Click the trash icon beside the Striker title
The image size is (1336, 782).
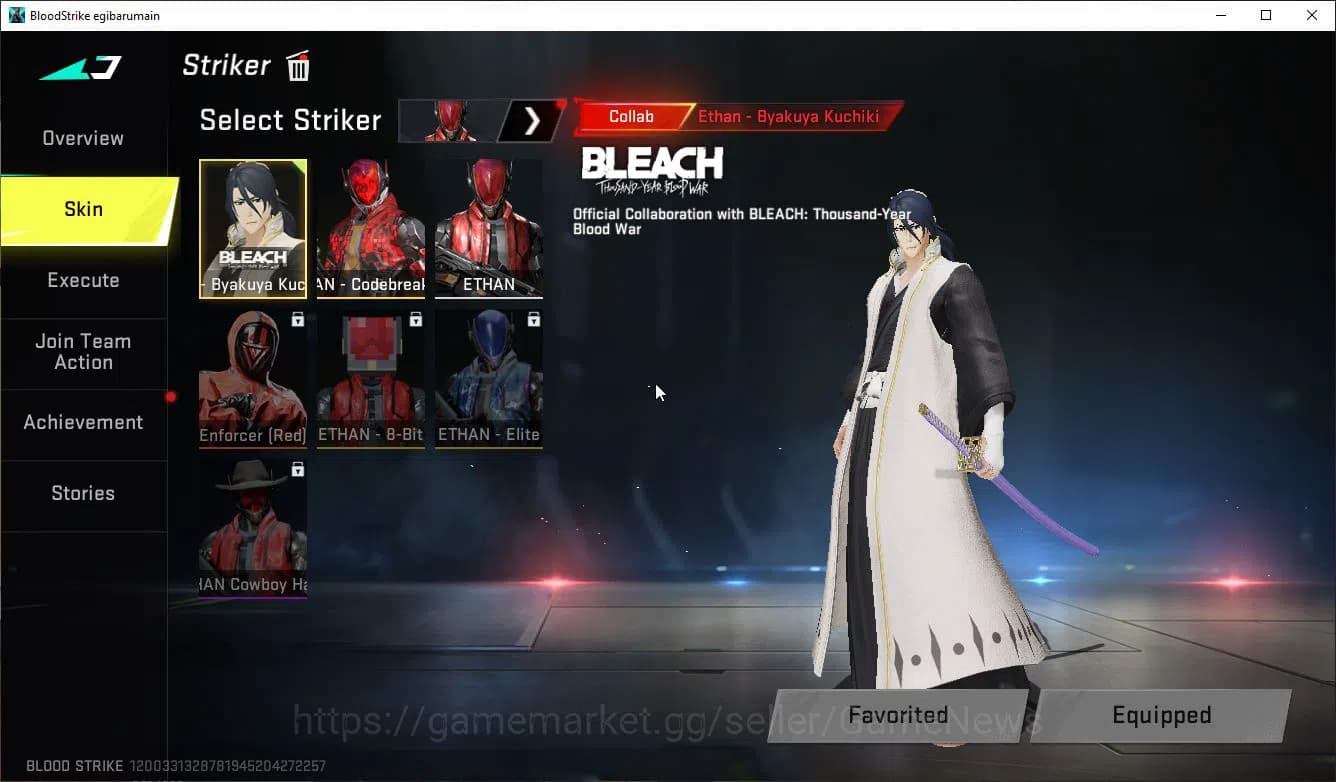click(x=297, y=65)
